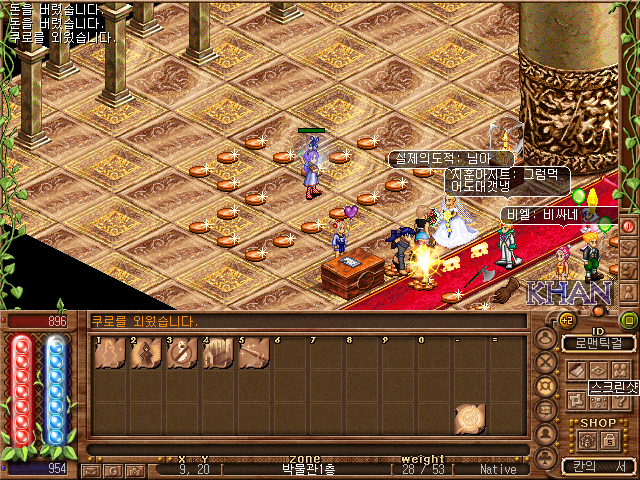Click the gold +2 bonus point button
Viewport: 640px width, 480px height.
click(x=566, y=320)
